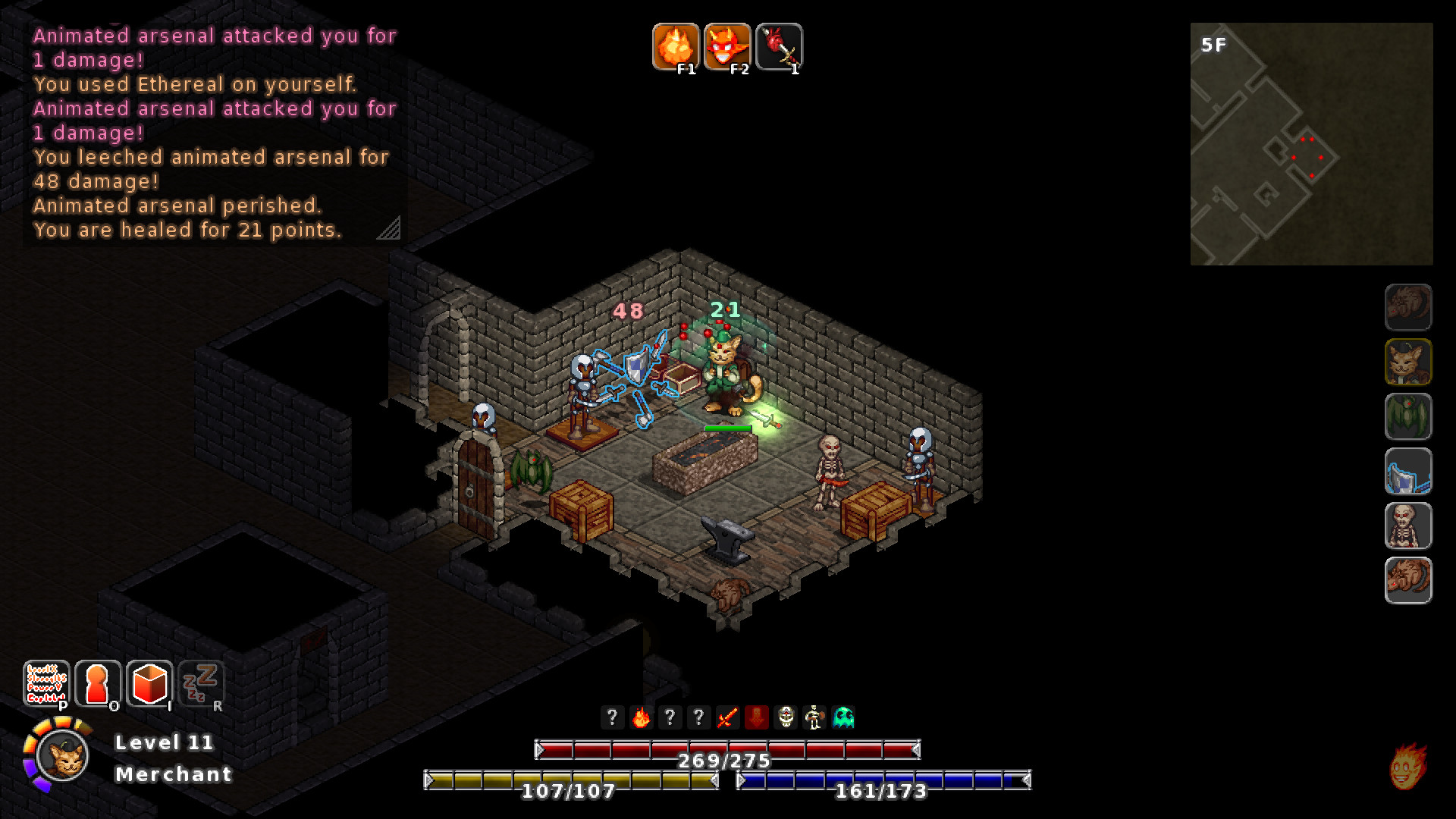Select the blue shield arsenal thumbnail in sidebar
This screenshot has width=1456, height=819.
[1407, 471]
